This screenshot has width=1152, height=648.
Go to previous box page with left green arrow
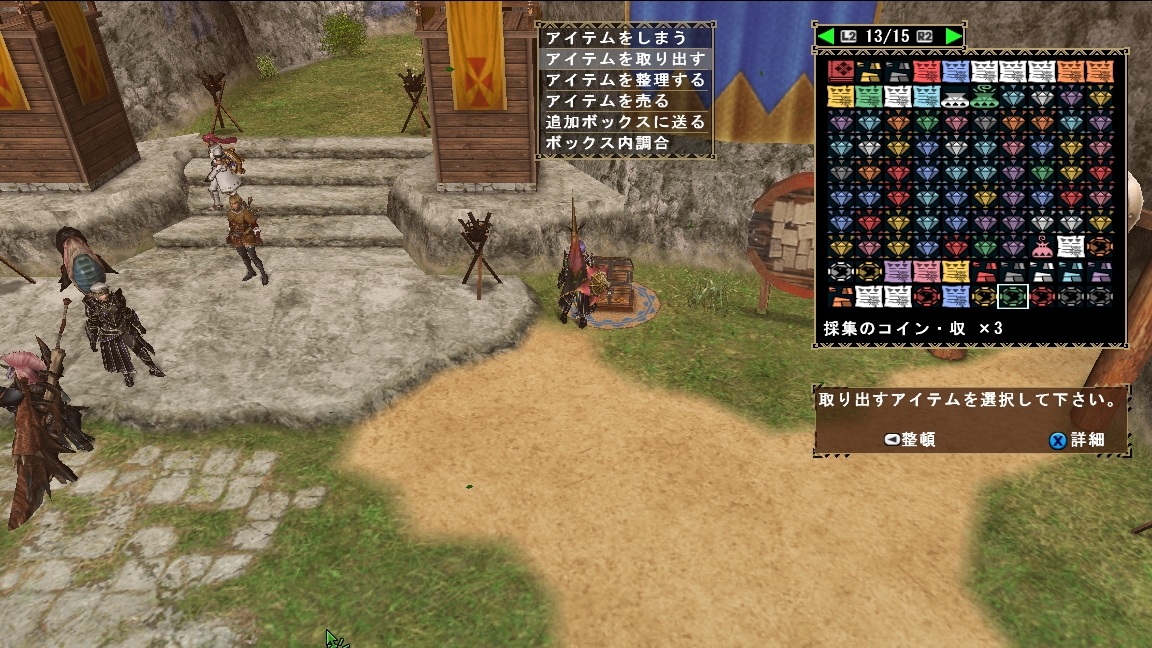826,36
